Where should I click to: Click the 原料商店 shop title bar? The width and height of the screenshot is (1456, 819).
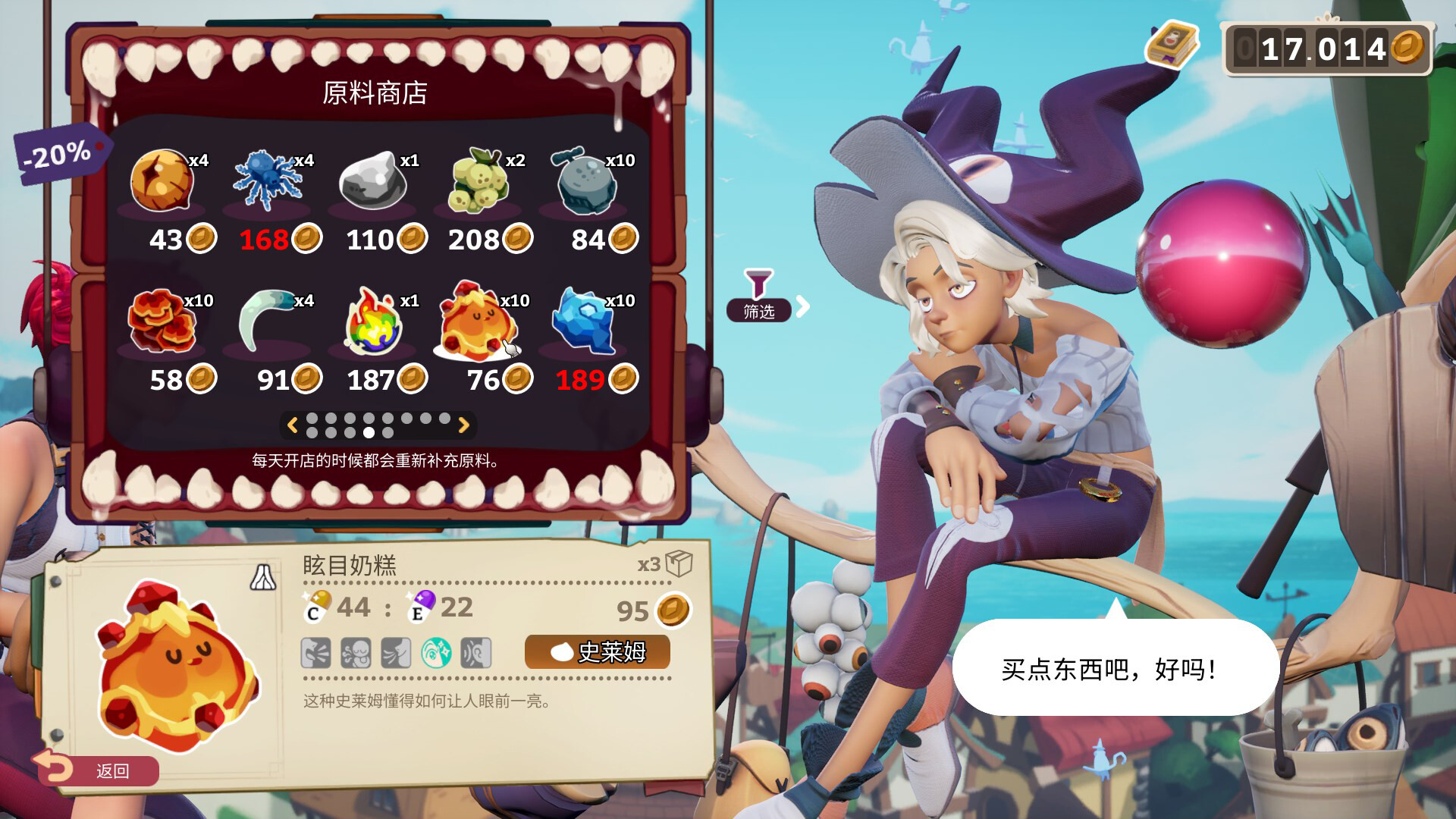point(375,93)
